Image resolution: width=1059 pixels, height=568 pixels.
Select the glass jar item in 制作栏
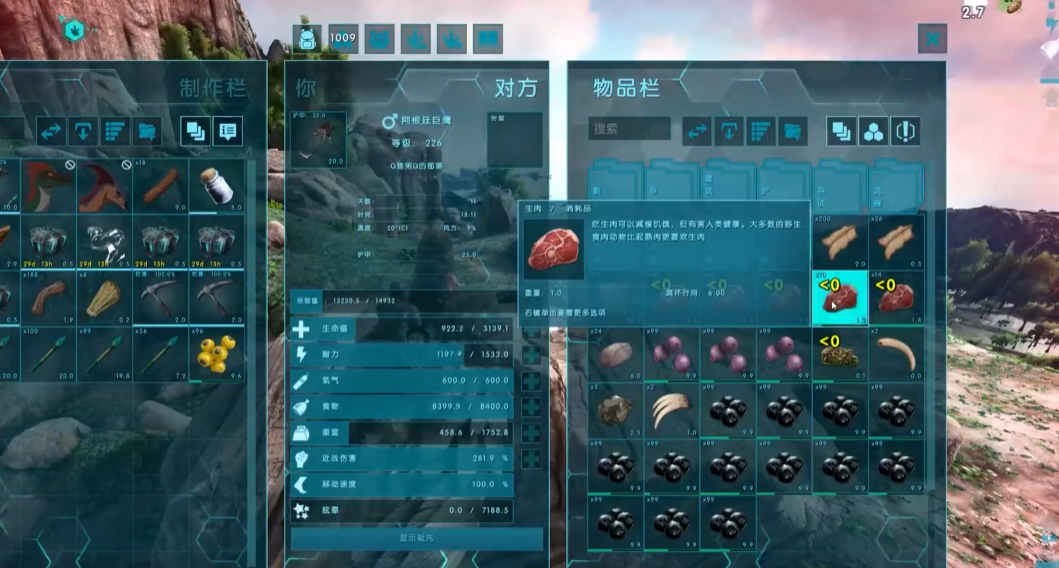216,186
